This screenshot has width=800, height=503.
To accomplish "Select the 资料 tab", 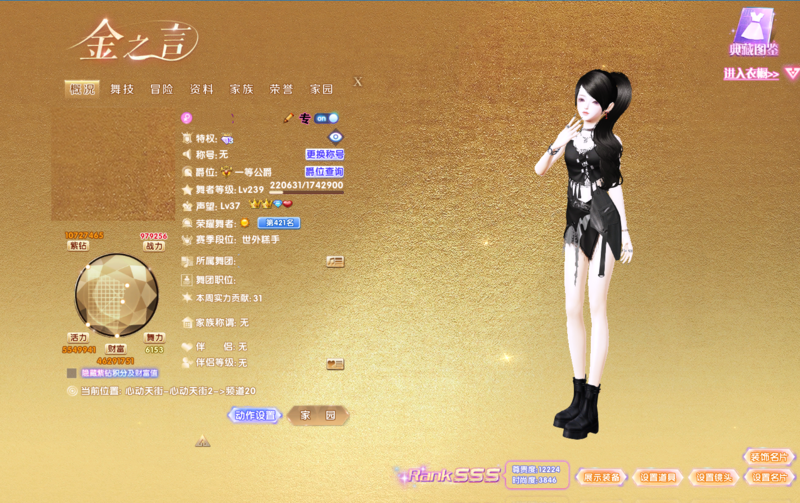I will (202, 89).
